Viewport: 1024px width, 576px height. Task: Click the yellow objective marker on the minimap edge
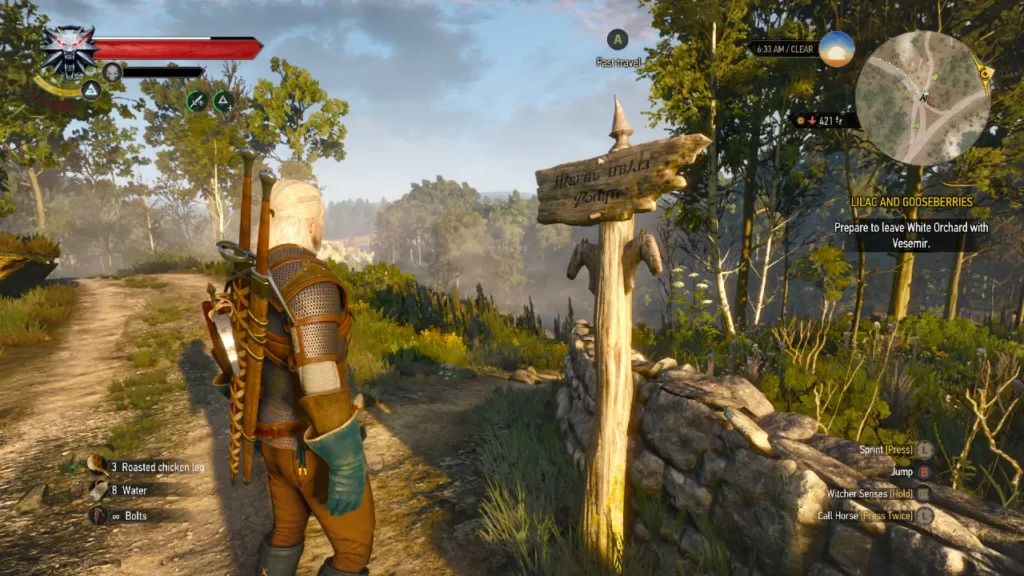coord(985,73)
